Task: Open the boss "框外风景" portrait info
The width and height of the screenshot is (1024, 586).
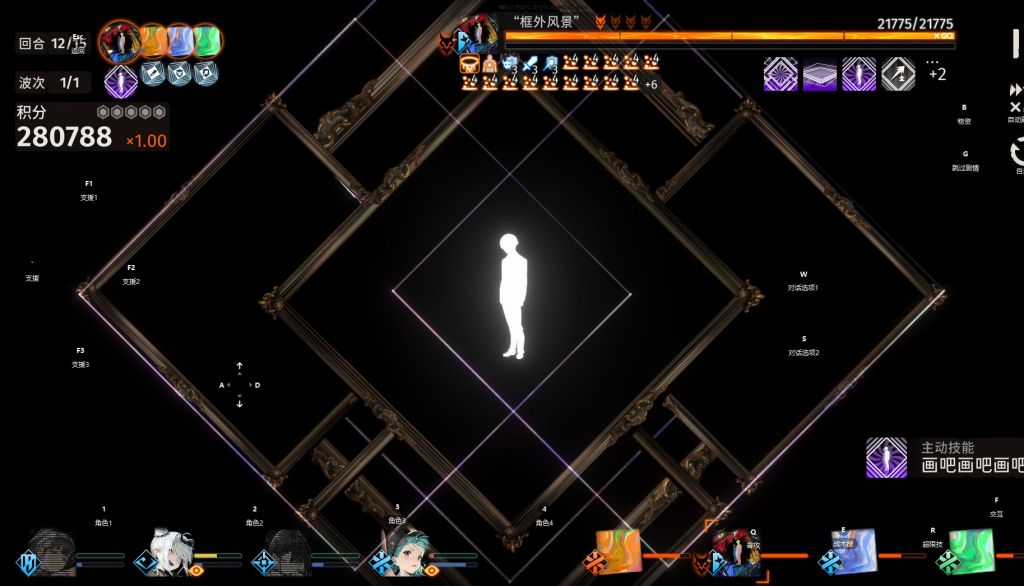Action: click(x=479, y=35)
